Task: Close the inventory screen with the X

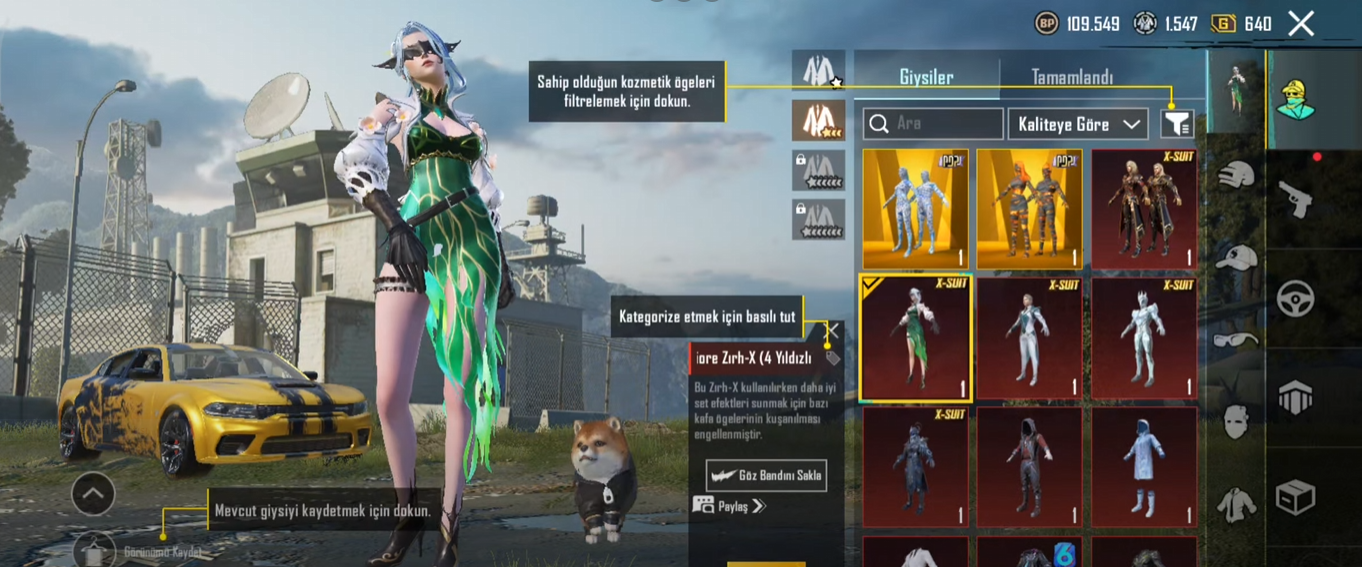Action: [1301, 24]
